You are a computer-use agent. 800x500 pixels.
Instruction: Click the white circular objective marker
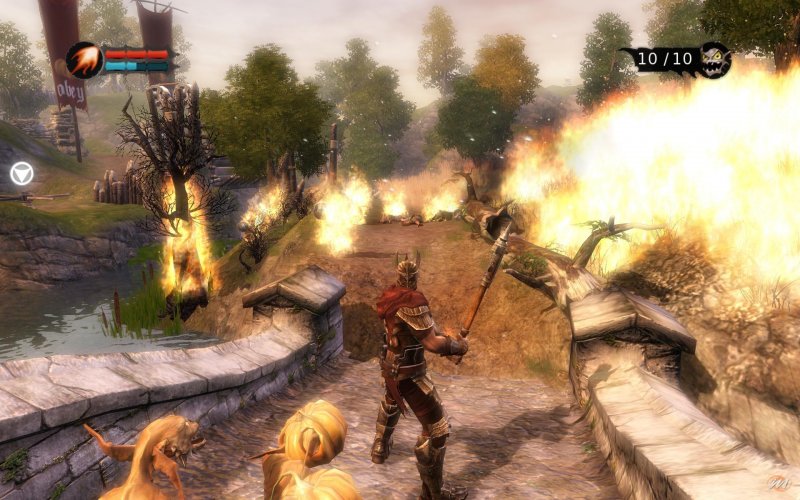(x=22, y=174)
